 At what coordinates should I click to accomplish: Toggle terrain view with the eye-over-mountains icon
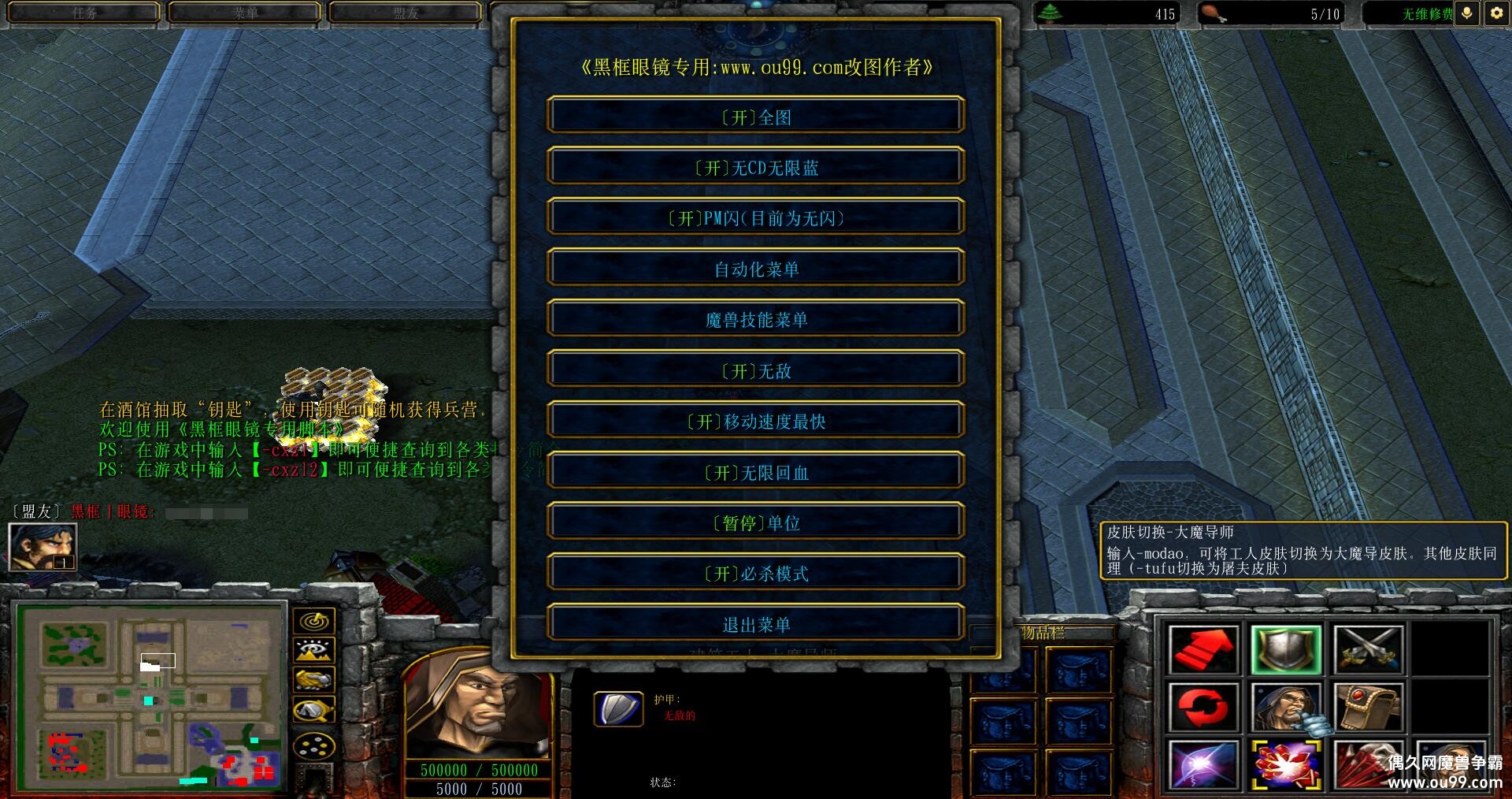tap(313, 650)
